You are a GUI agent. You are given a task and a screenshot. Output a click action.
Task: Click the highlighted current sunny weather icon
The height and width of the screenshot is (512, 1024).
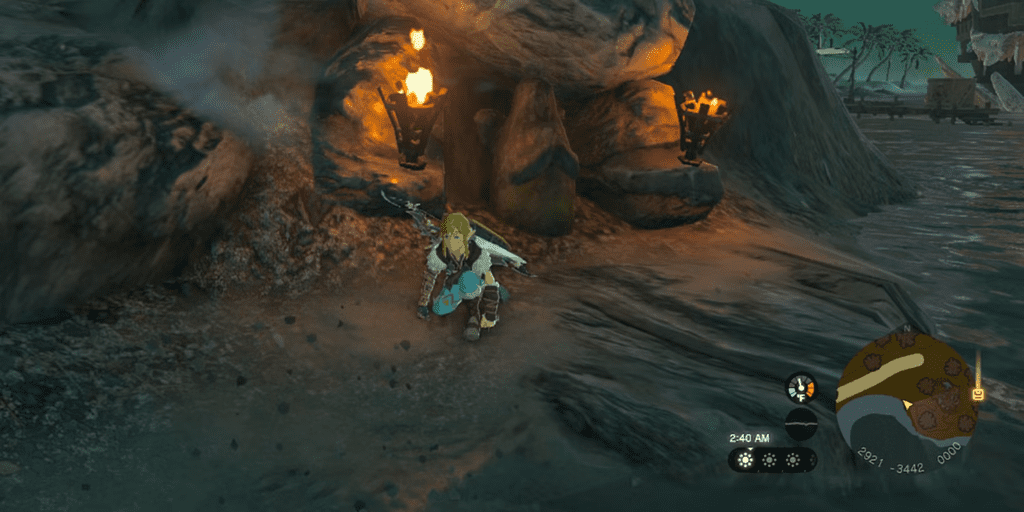pyautogui.click(x=744, y=460)
